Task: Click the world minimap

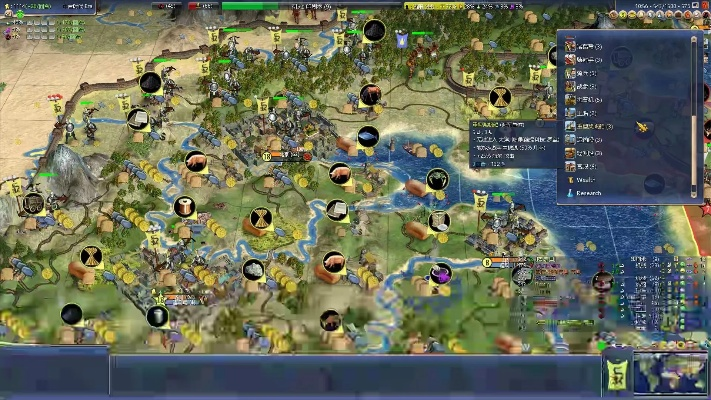Action: (669, 372)
